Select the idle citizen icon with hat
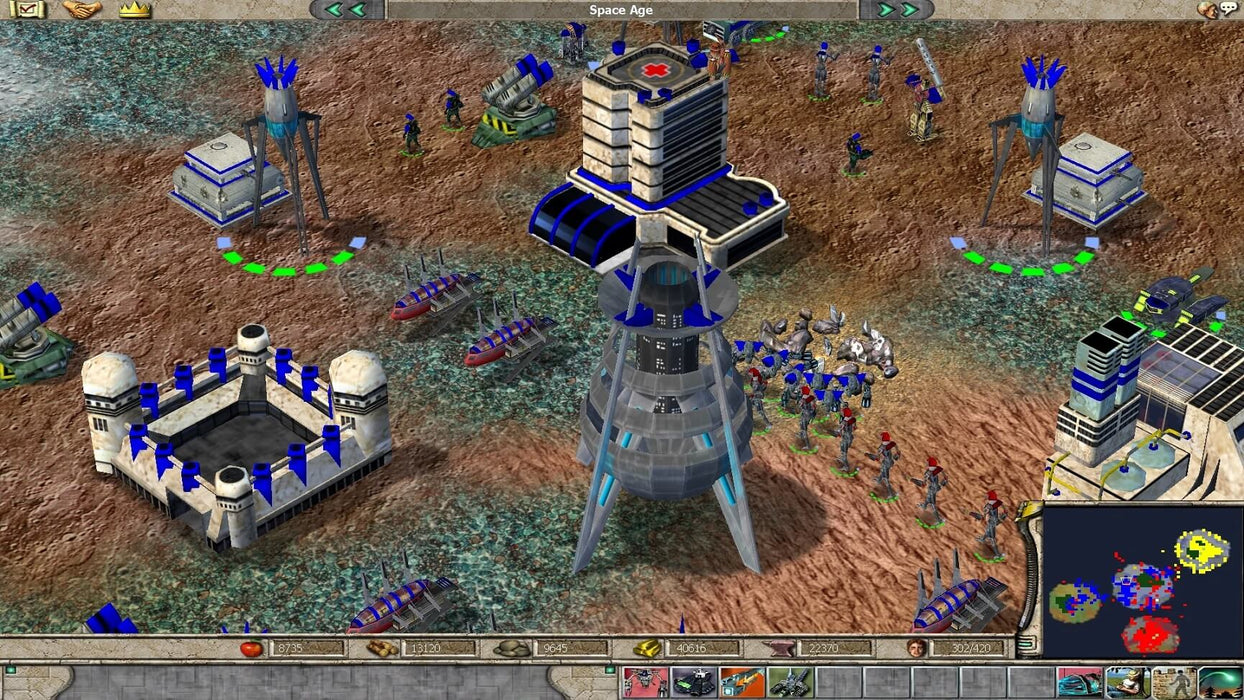Viewport: 1244px width, 700px height. click(x=1127, y=683)
